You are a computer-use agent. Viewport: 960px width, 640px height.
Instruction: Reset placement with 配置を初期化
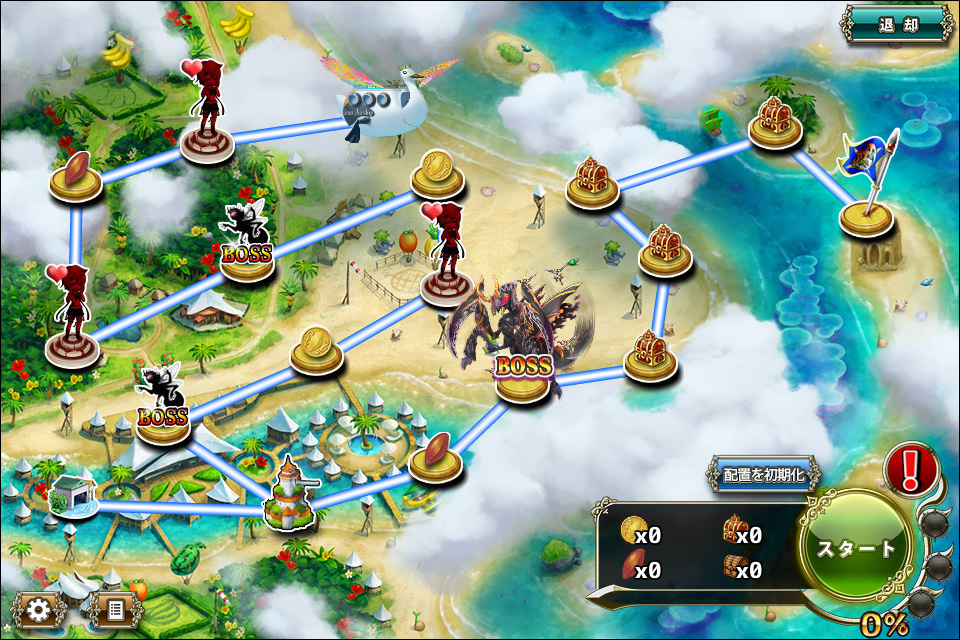764,475
